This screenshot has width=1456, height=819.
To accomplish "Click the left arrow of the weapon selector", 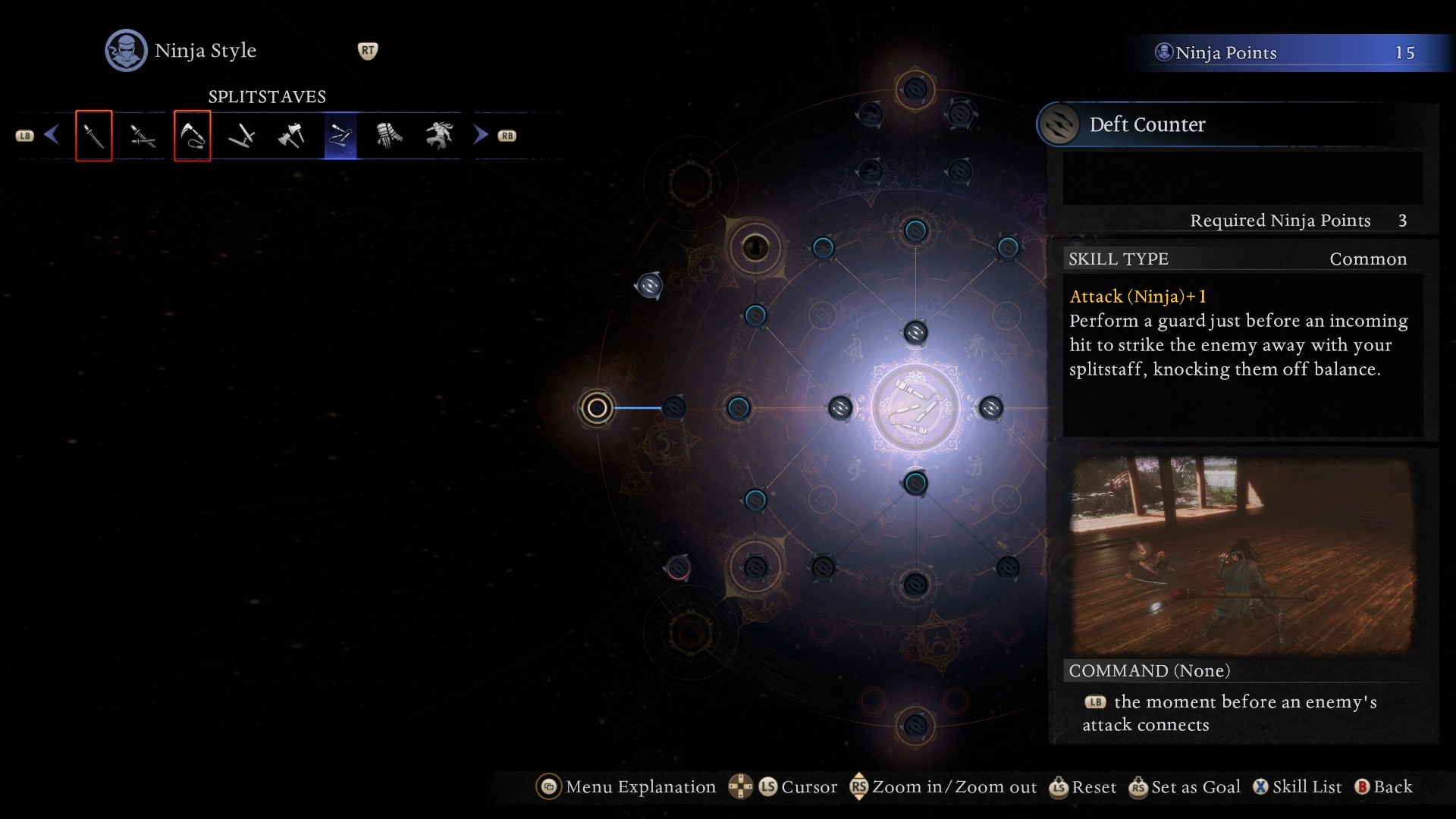I will [x=52, y=135].
